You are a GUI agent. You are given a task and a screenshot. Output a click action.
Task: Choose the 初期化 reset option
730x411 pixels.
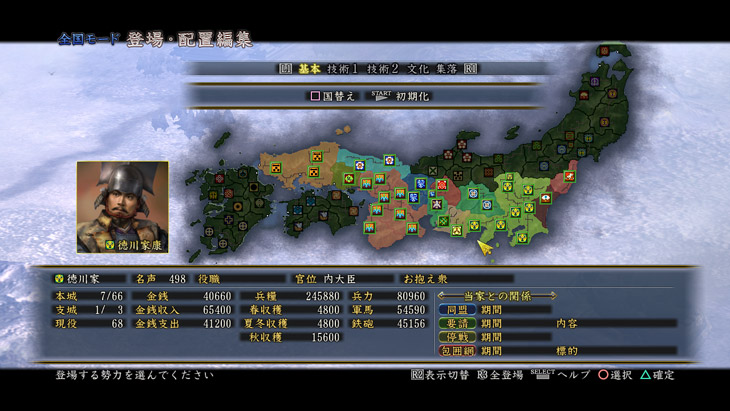(x=412, y=96)
